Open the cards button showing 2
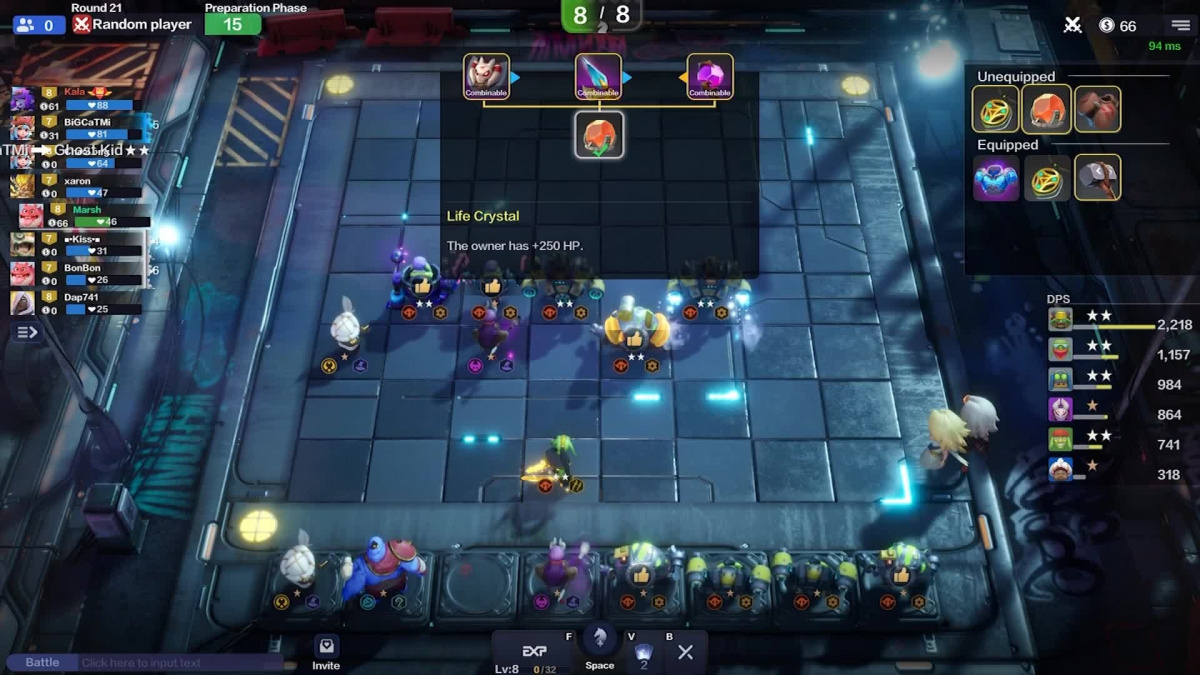This screenshot has height=675, width=1200. click(644, 655)
